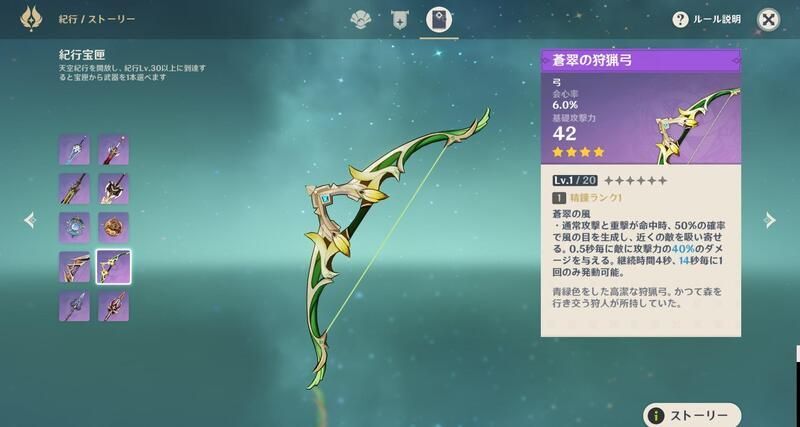Select the golden orb catalyst thumbnail
The width and height of the screenshot is (800, 427).
[x=113, y=227]
